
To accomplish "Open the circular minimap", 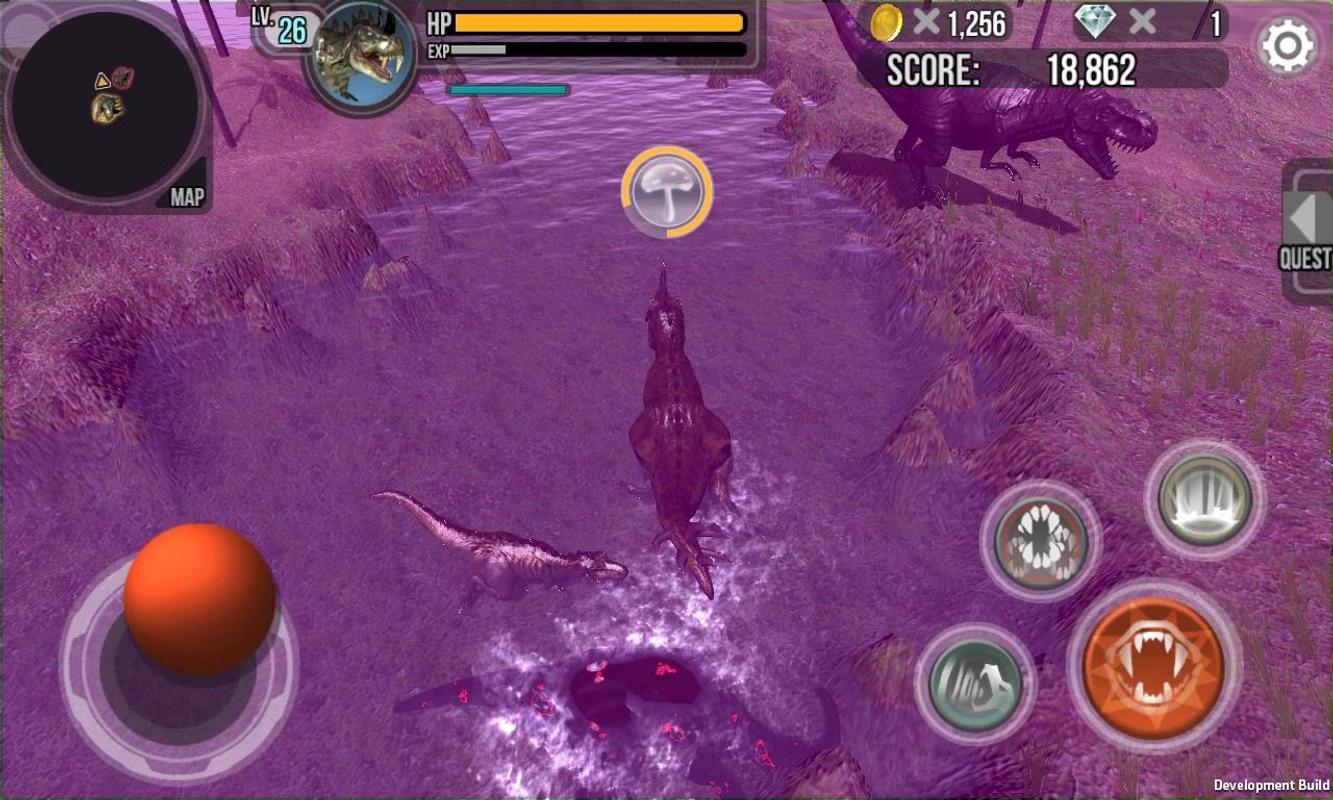I will click(105, 105).
